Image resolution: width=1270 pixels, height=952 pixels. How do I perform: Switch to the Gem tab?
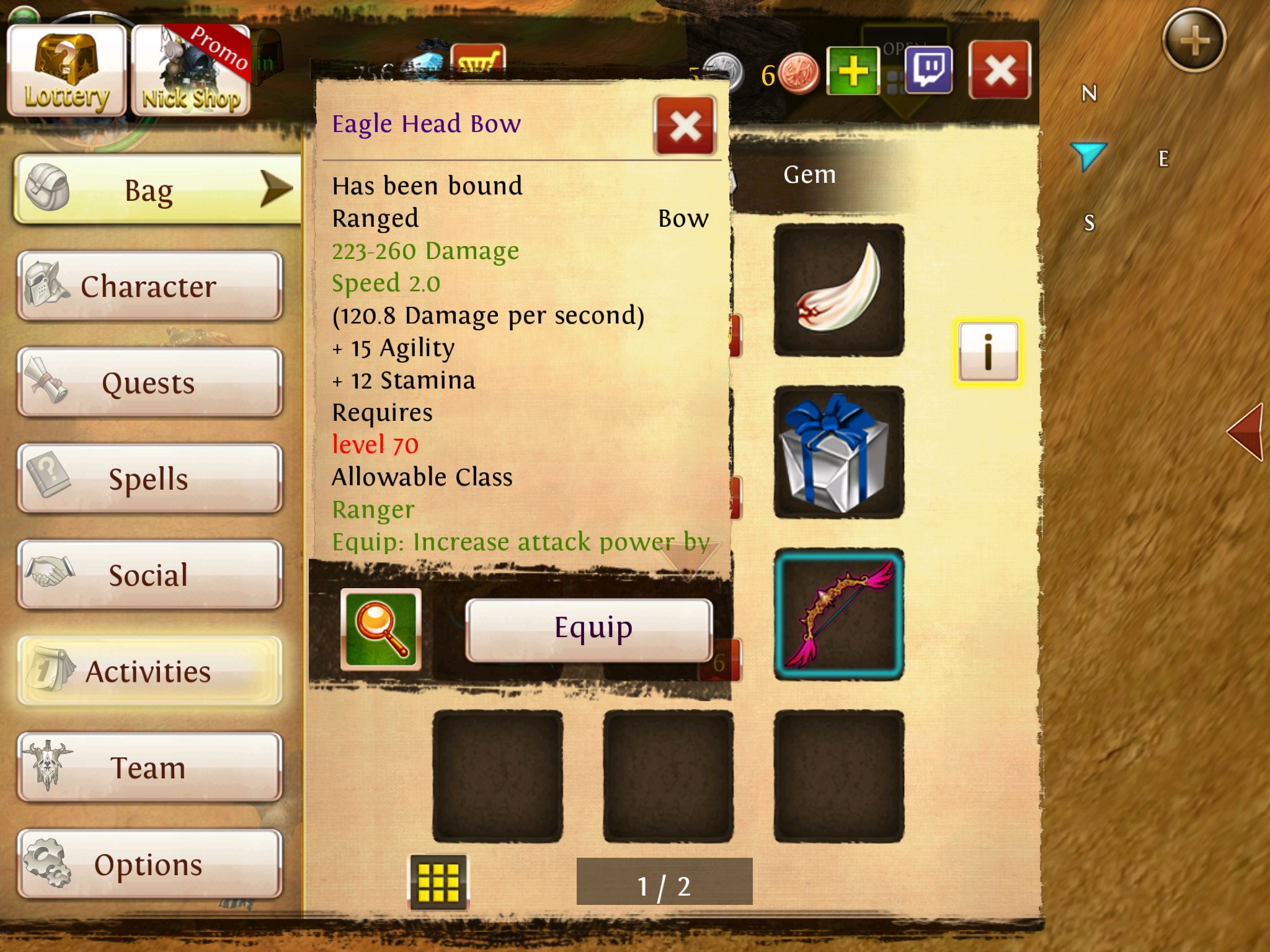[810, 175]
